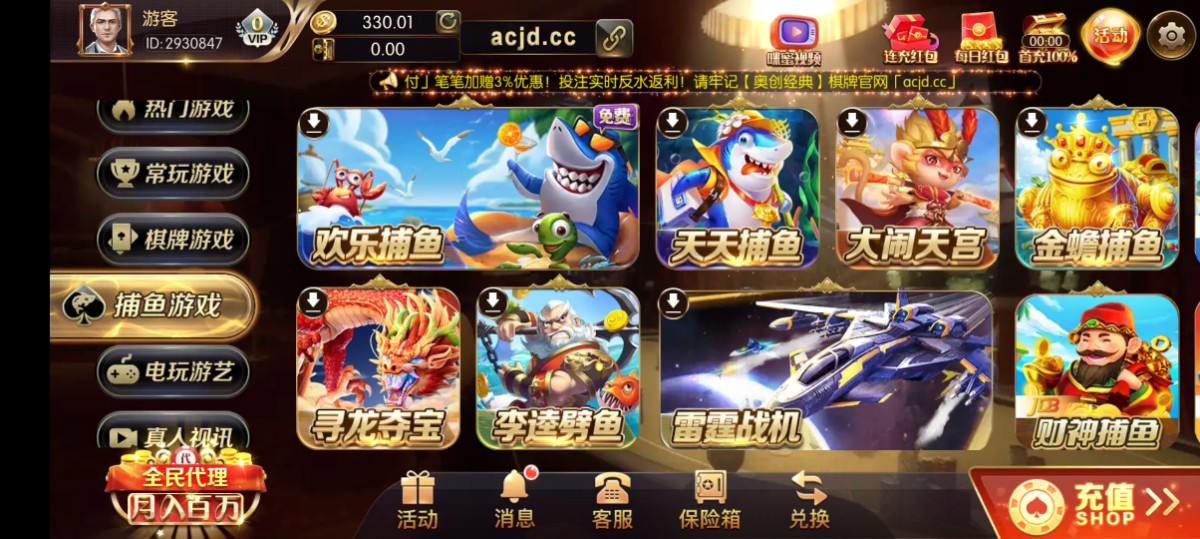Image resolution: width=1200 pixels, height=539 pixels.
Task: Open the 活动 events round button
Action: (x=1110, y=36)
